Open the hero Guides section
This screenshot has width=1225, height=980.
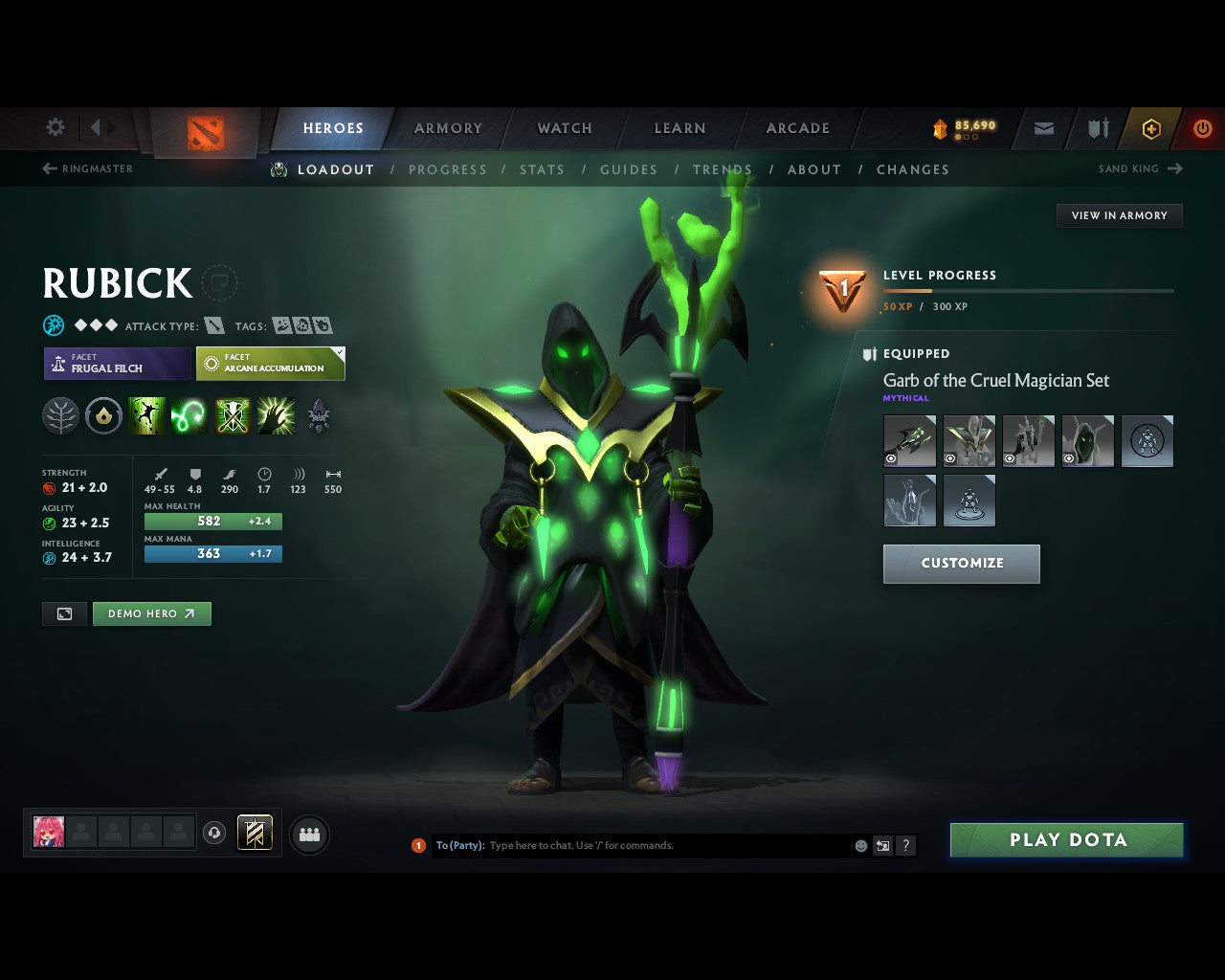point(629,169)
